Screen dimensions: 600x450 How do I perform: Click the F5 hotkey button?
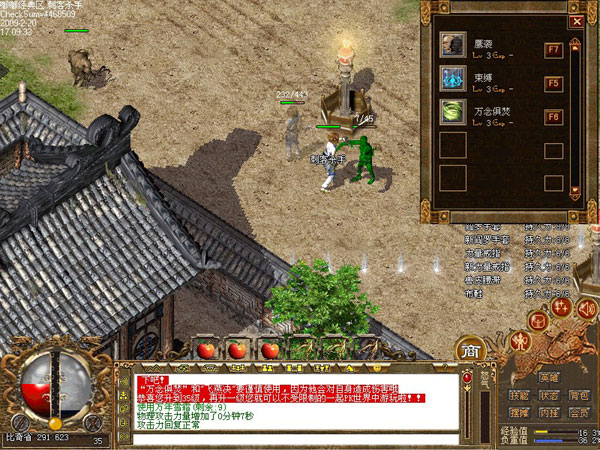tap(553, 83)
